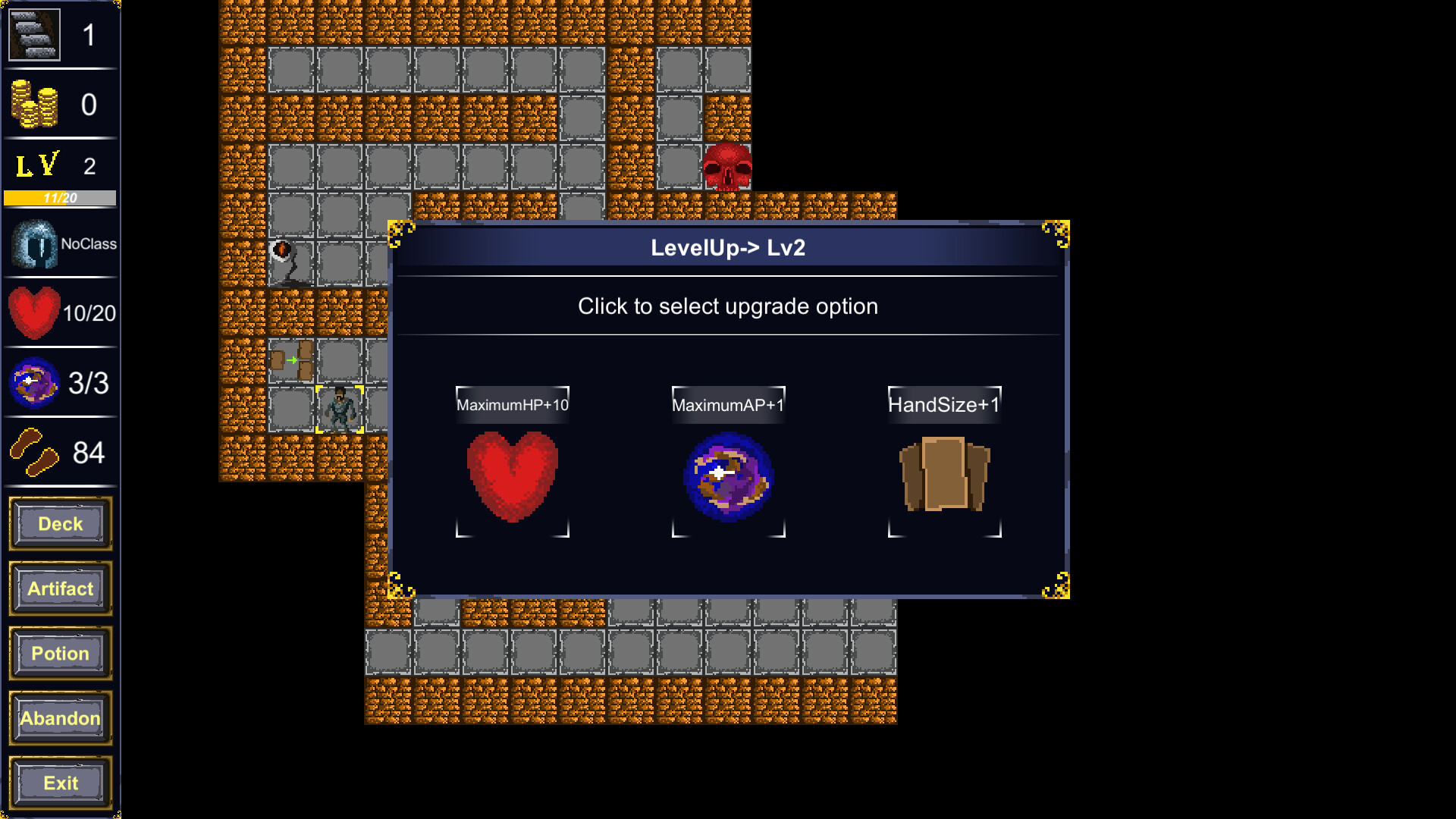
Task: Click the purple AP orb icon showing 3/3
Action: point(33,383)
